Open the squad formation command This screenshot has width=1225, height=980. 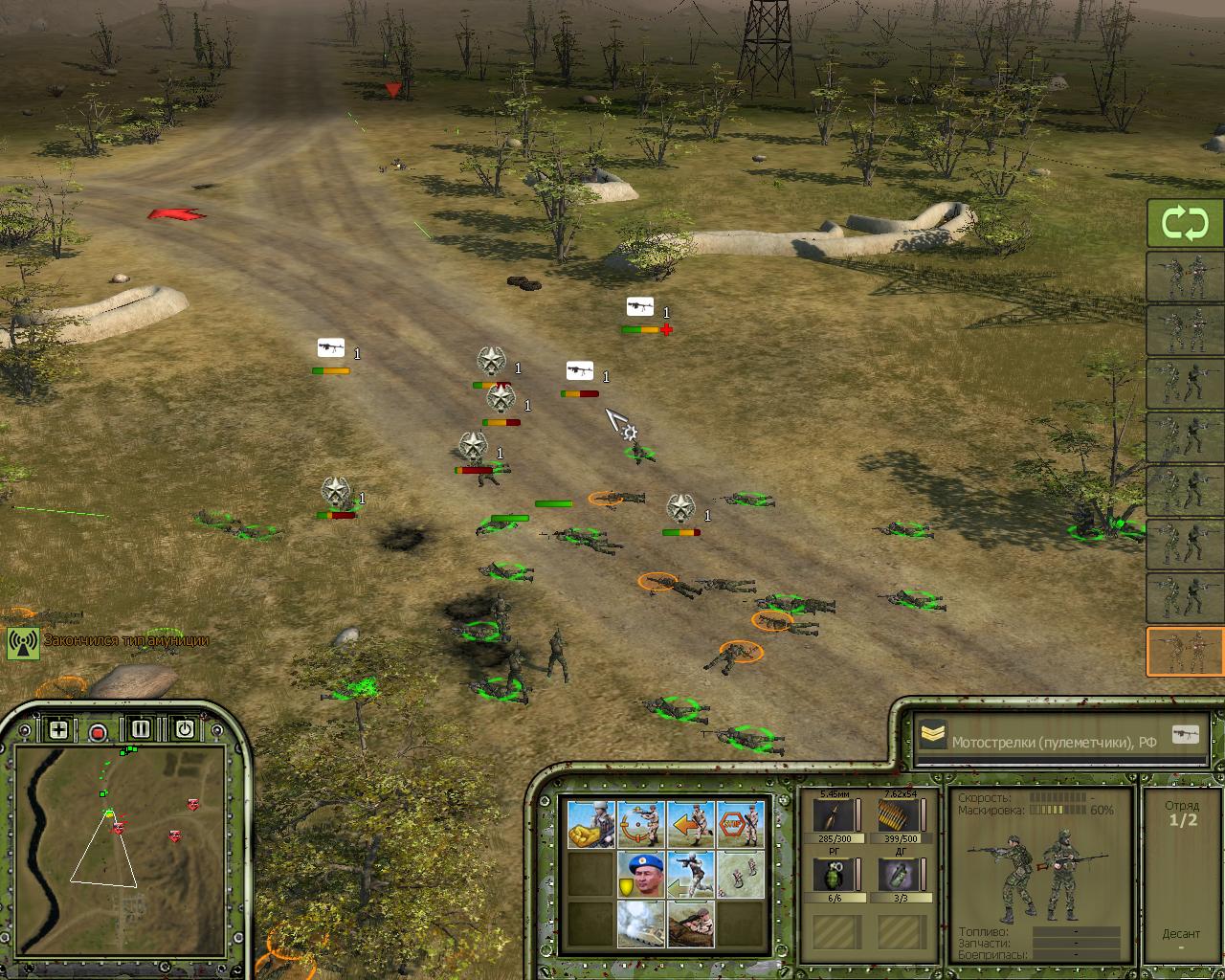[x=741, y=874]
